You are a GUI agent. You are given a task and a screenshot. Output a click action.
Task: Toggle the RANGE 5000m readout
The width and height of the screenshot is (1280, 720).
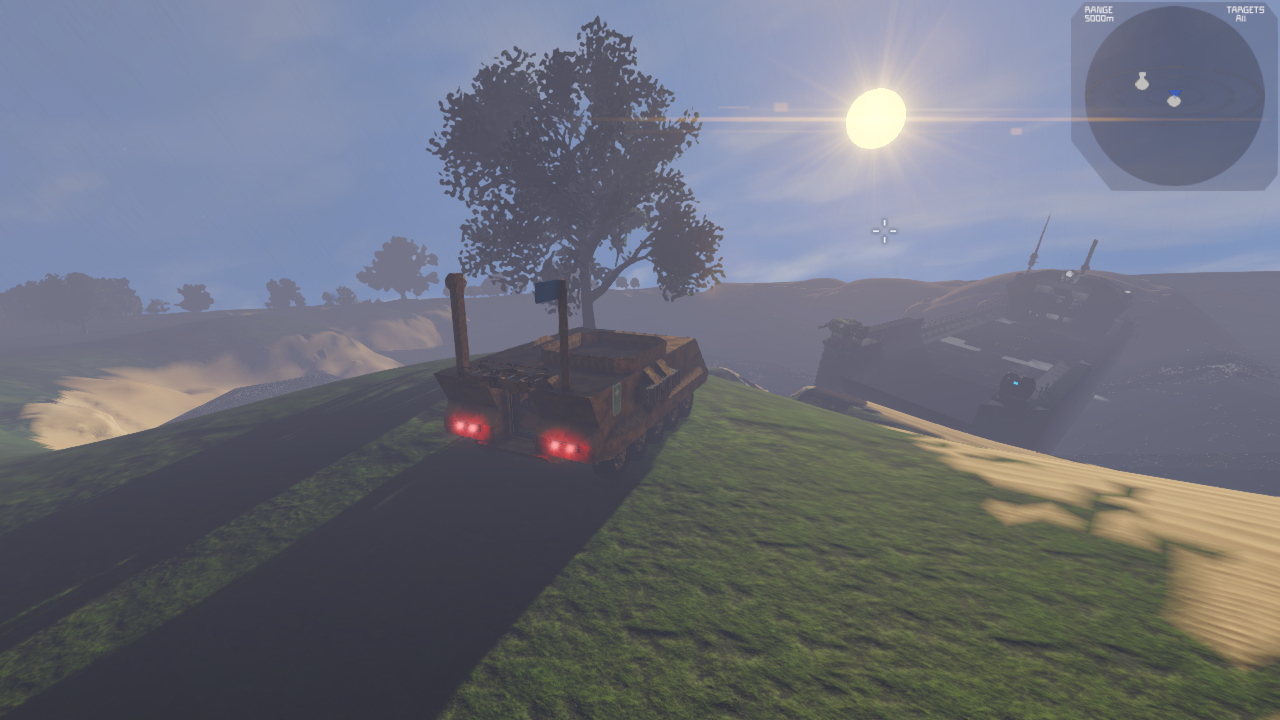[x=1098, y=13]
